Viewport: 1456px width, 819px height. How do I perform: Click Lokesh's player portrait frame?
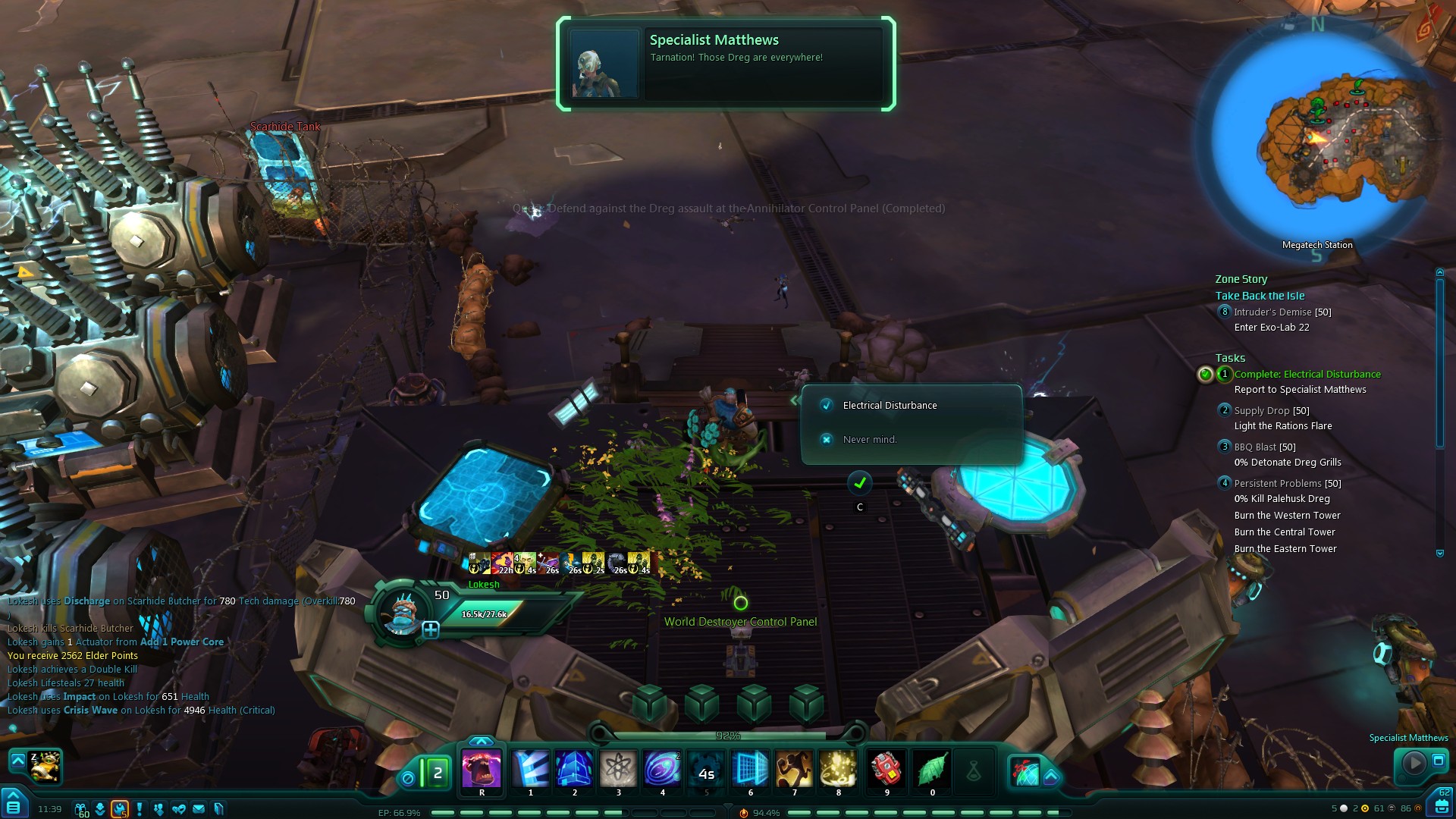point(402,610)
